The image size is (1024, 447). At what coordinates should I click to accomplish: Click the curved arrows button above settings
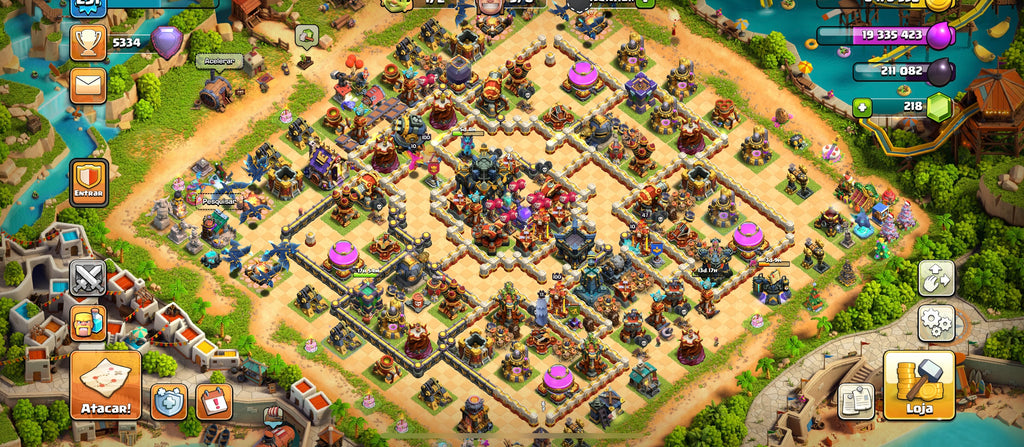pyautogui.click(x=937, y=278)
